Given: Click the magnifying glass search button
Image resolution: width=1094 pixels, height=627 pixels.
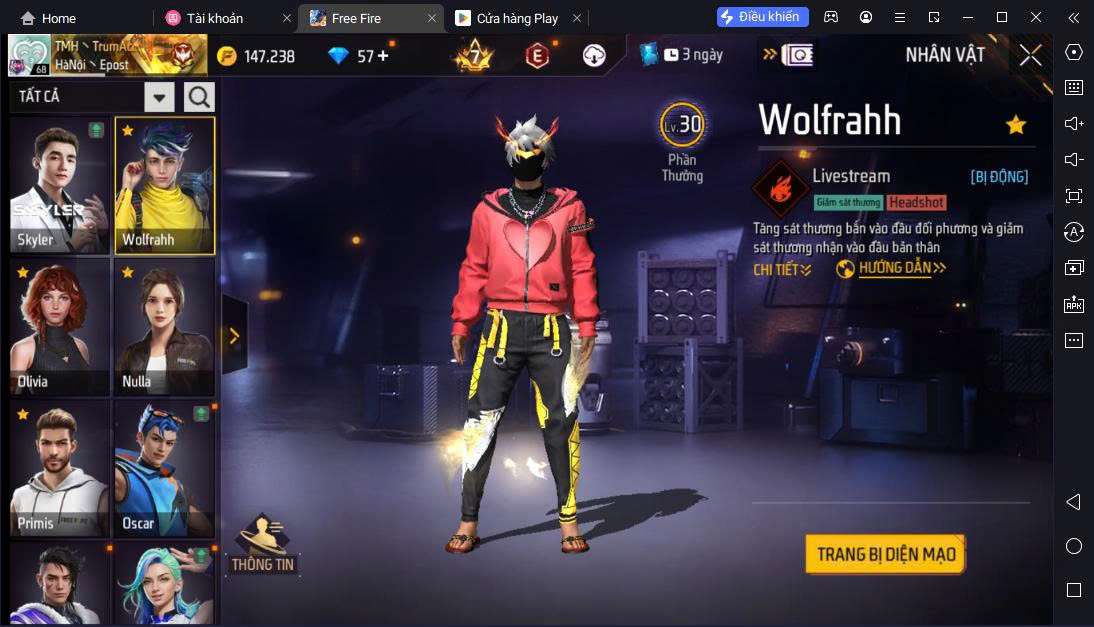Looking at the screenshot, I should [x=199, y=97].
